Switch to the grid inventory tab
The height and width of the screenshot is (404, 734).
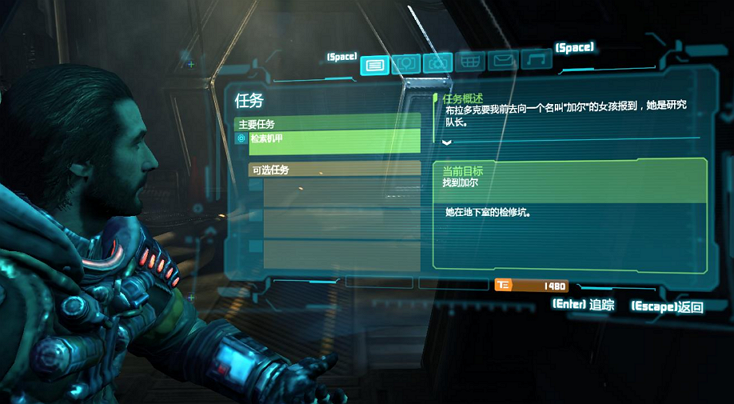(470, 62)
